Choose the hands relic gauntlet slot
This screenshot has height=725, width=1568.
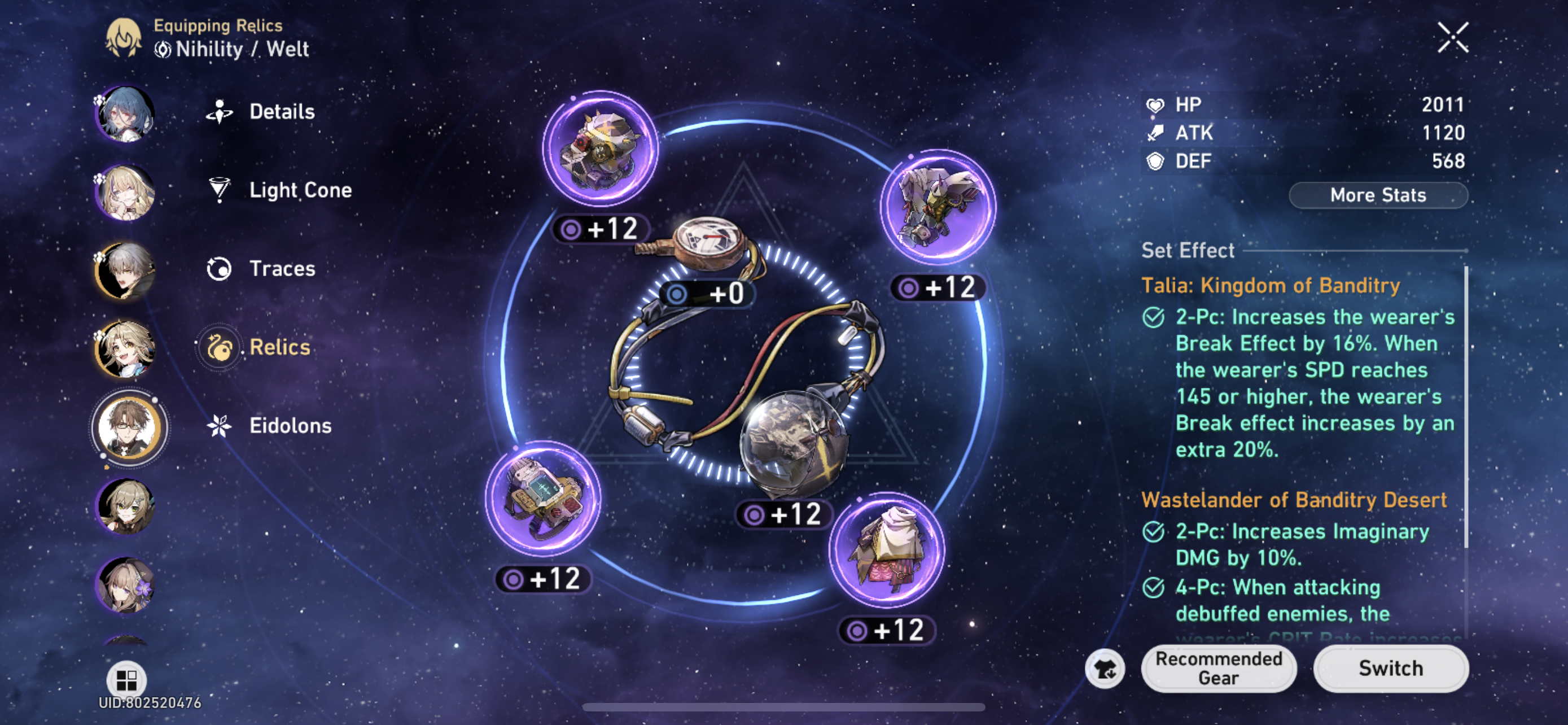coord(938,207)
